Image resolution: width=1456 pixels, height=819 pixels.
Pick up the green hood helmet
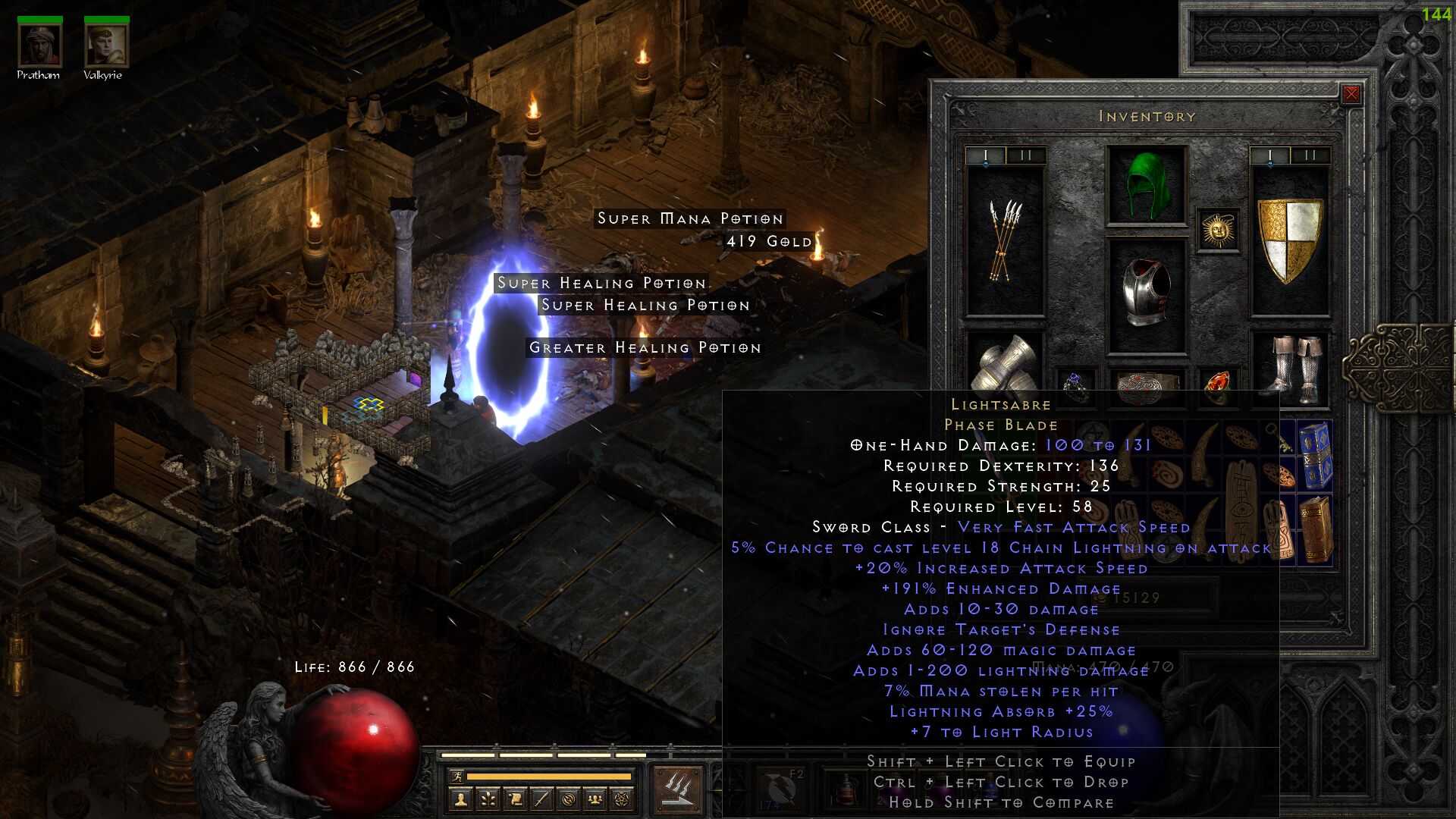pos(1146,186)
